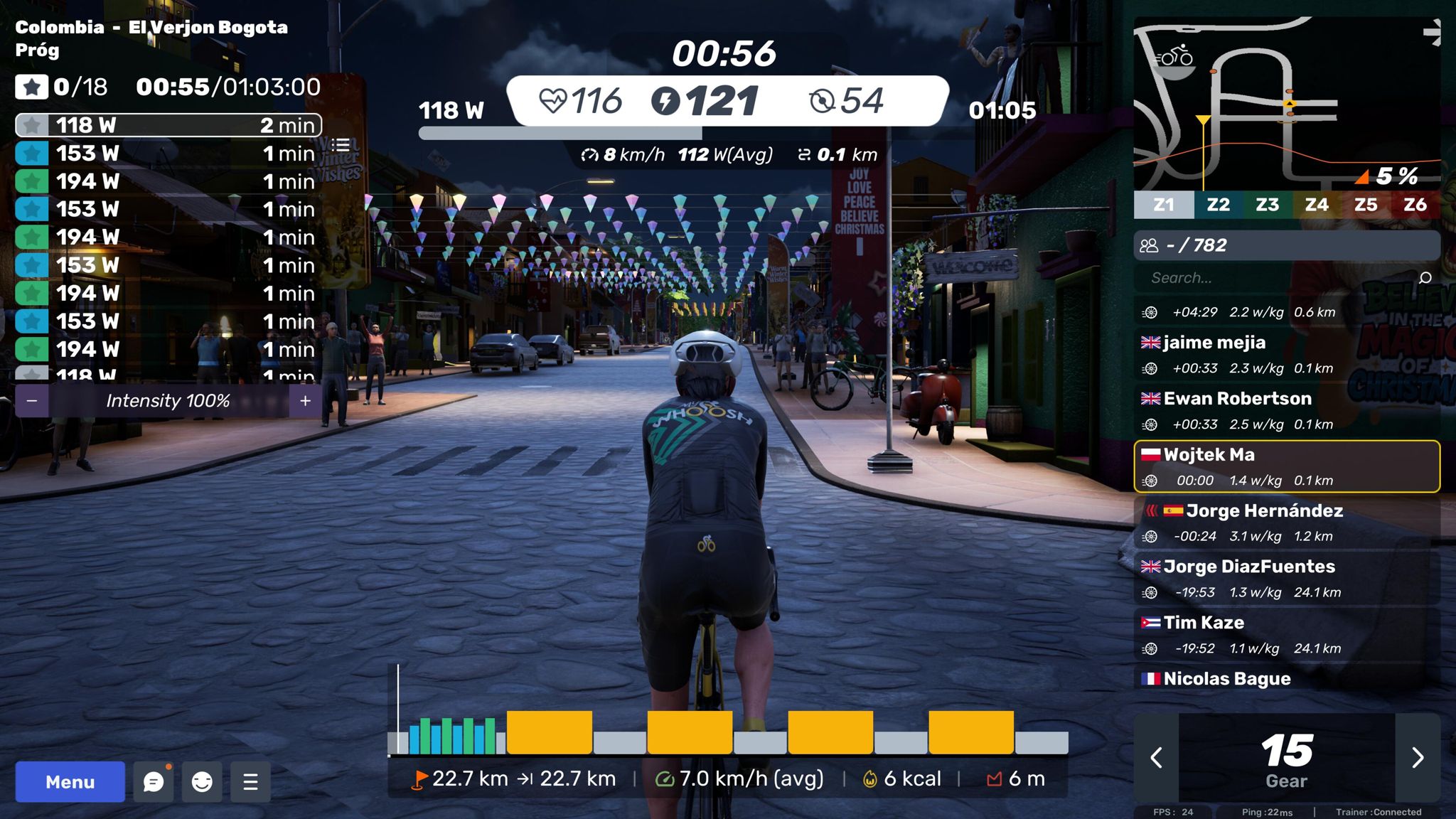
Task: Select the highlighted 118 W 2 min interval
Action: pos(168,125)
